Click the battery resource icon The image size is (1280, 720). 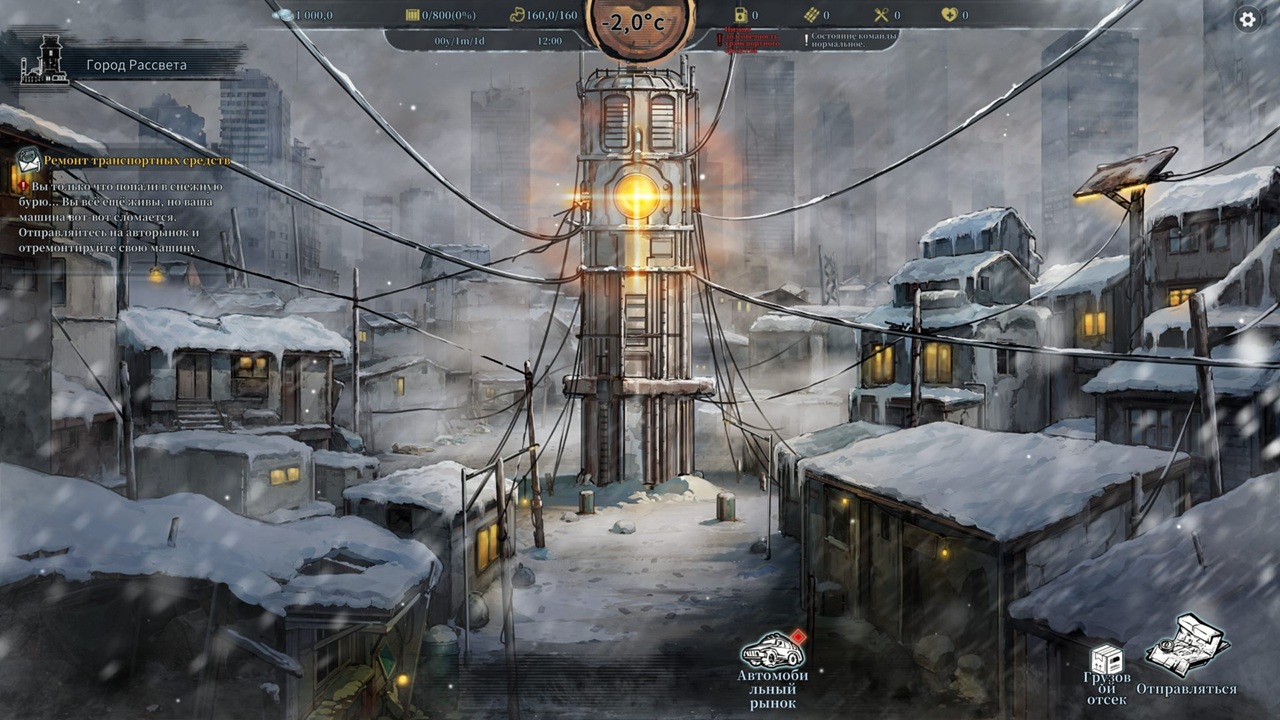pyautogui.click(x=744, y=14)
